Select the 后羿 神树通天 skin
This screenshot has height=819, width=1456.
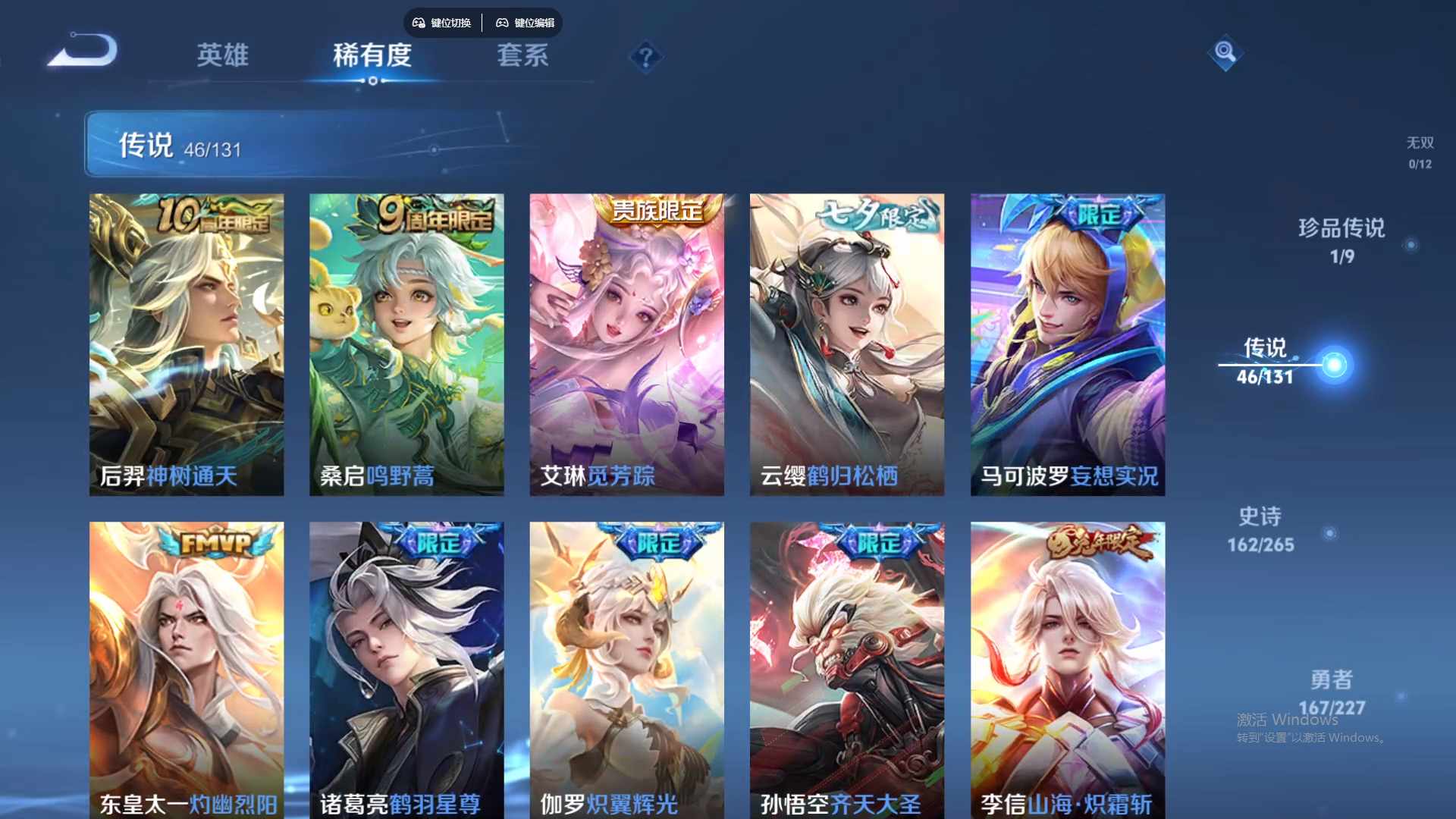187,341
